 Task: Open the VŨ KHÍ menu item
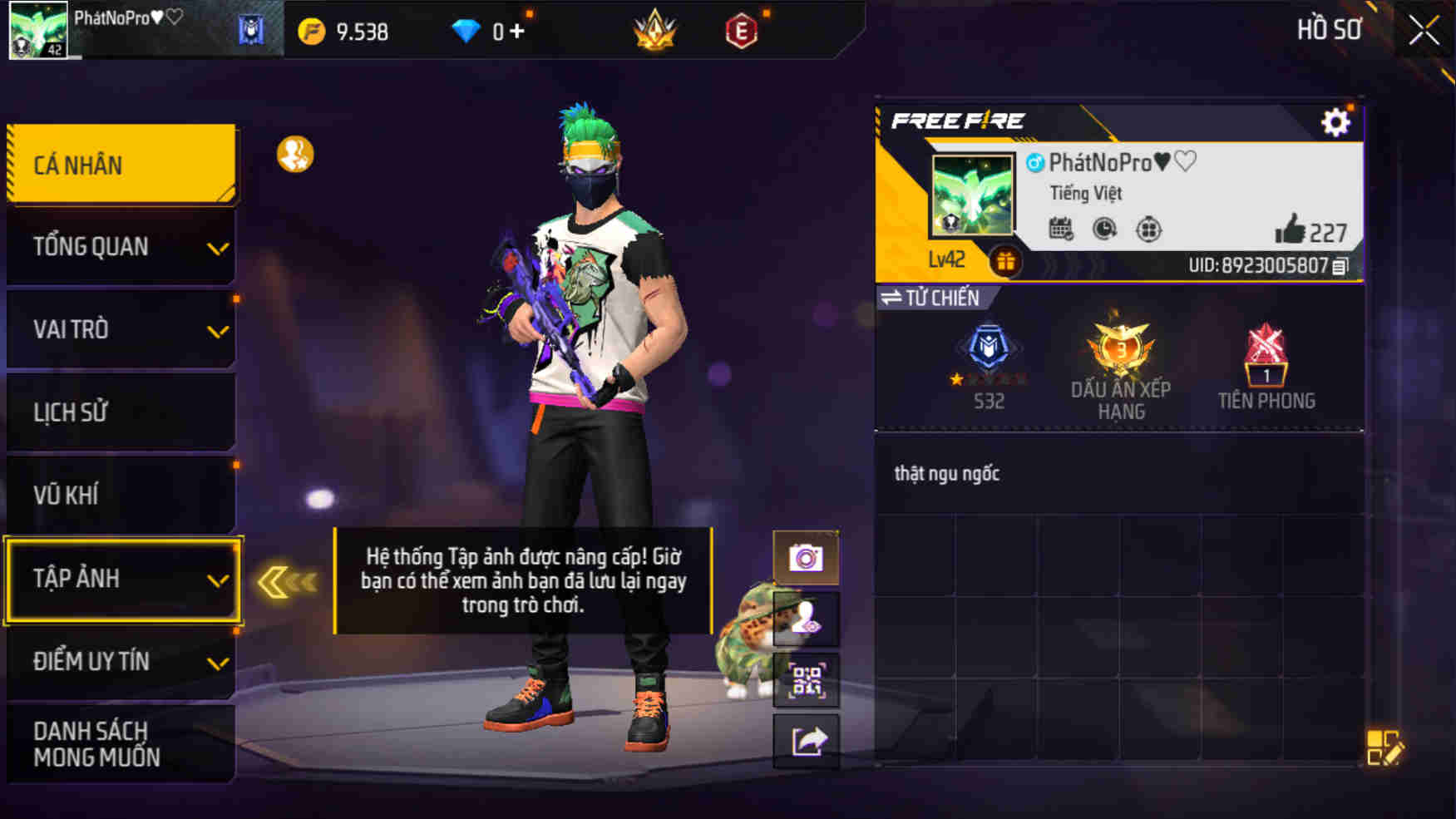pos(121,494)
